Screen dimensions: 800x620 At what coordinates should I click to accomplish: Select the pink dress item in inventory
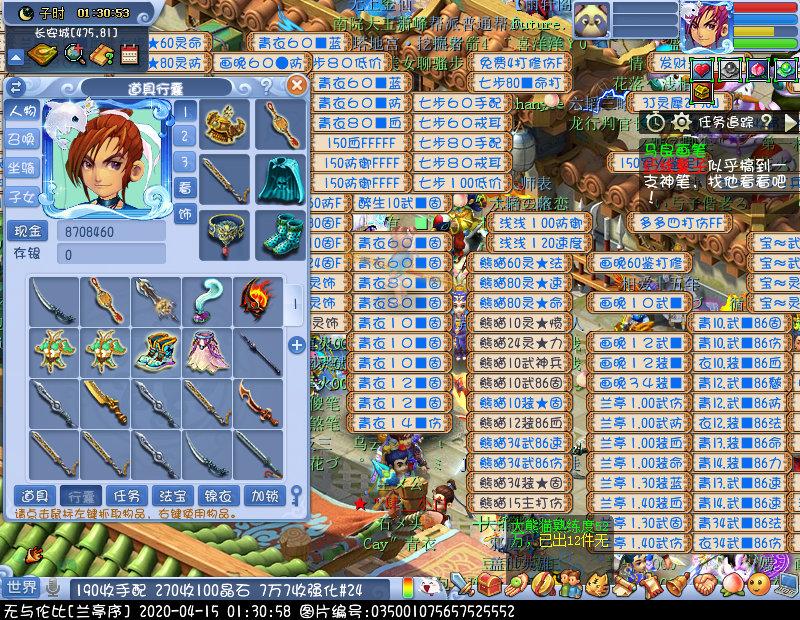coord(208,349)
